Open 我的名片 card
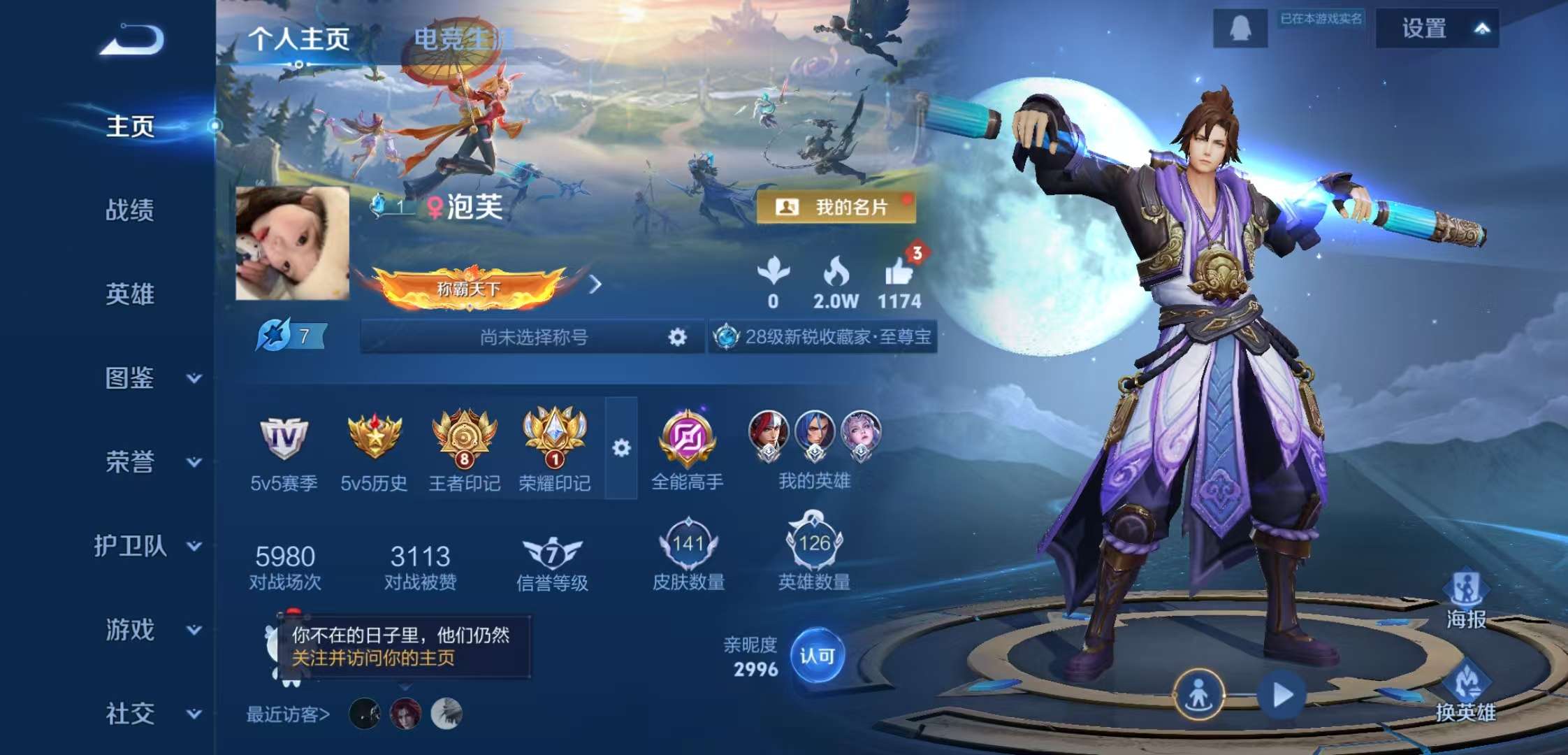1568x755 pixels. pos(836,207)
